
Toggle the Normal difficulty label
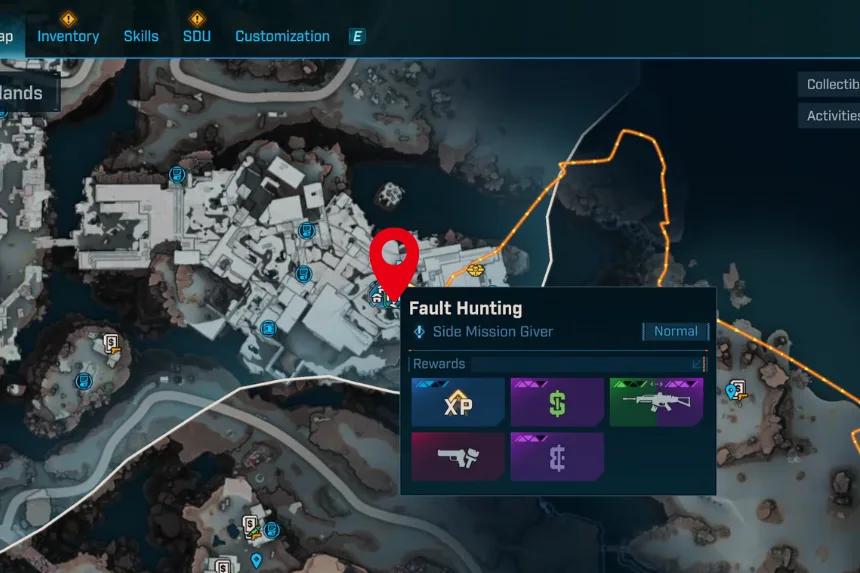[676, 331]
